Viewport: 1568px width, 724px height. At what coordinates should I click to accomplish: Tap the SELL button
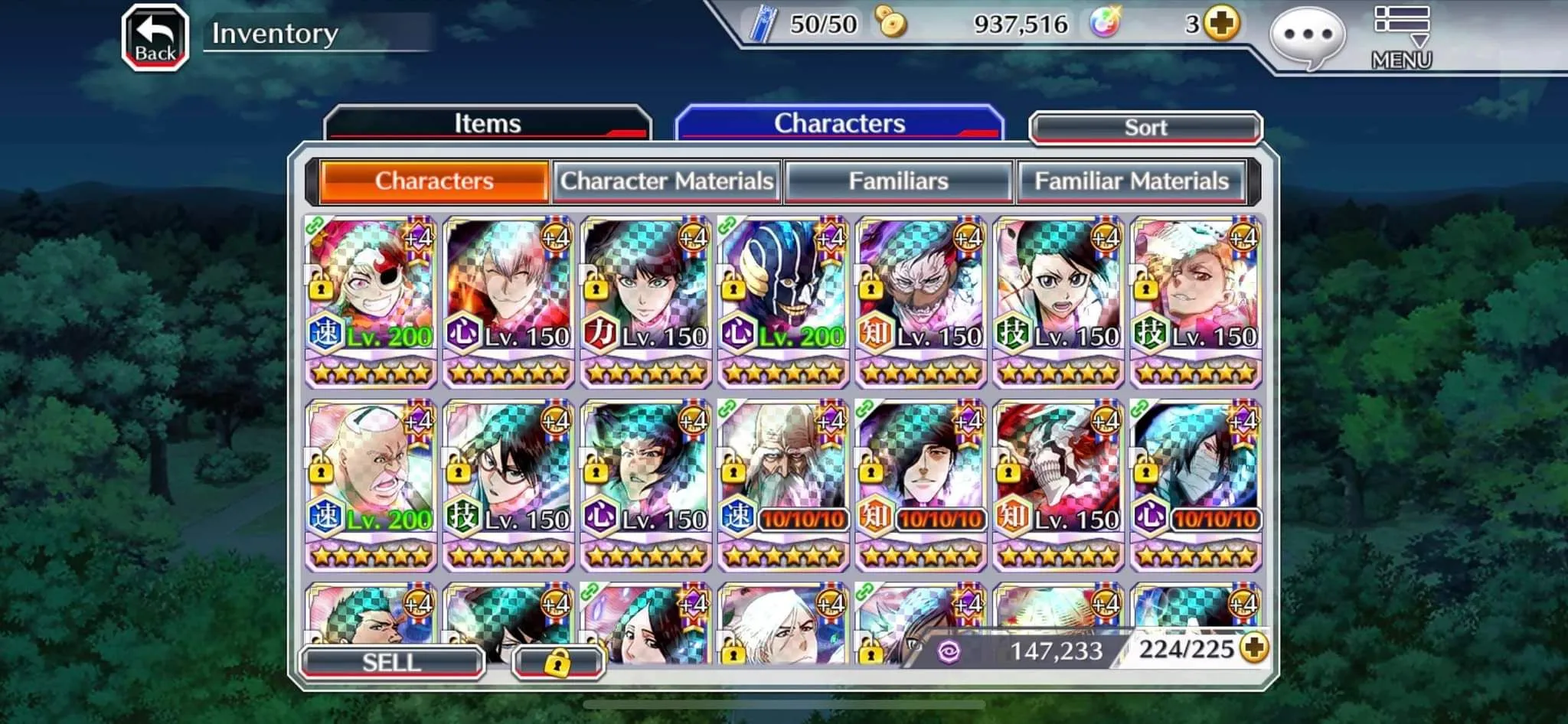(391, 662)
